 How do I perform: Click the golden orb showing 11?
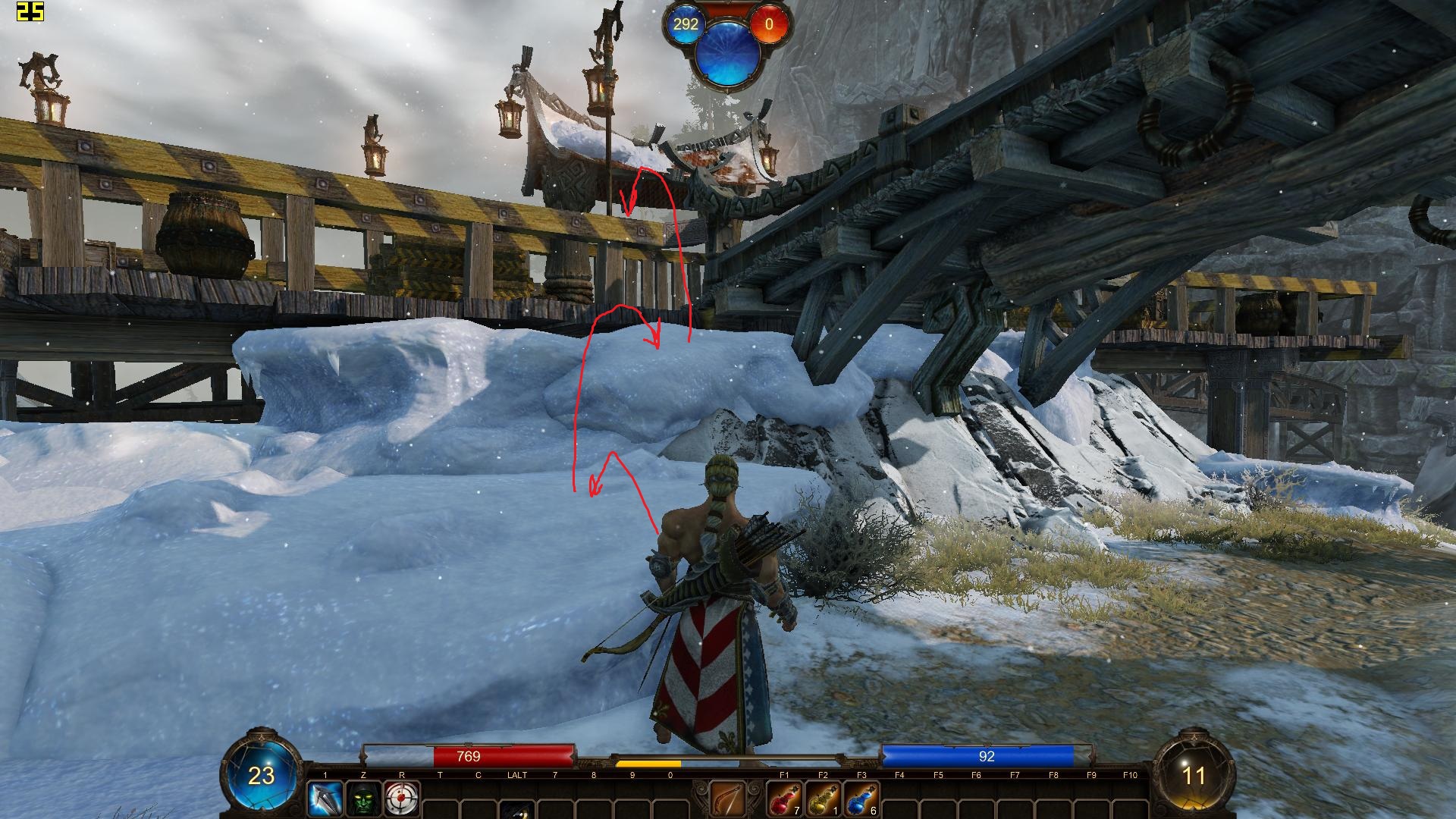coord(1194,775)
